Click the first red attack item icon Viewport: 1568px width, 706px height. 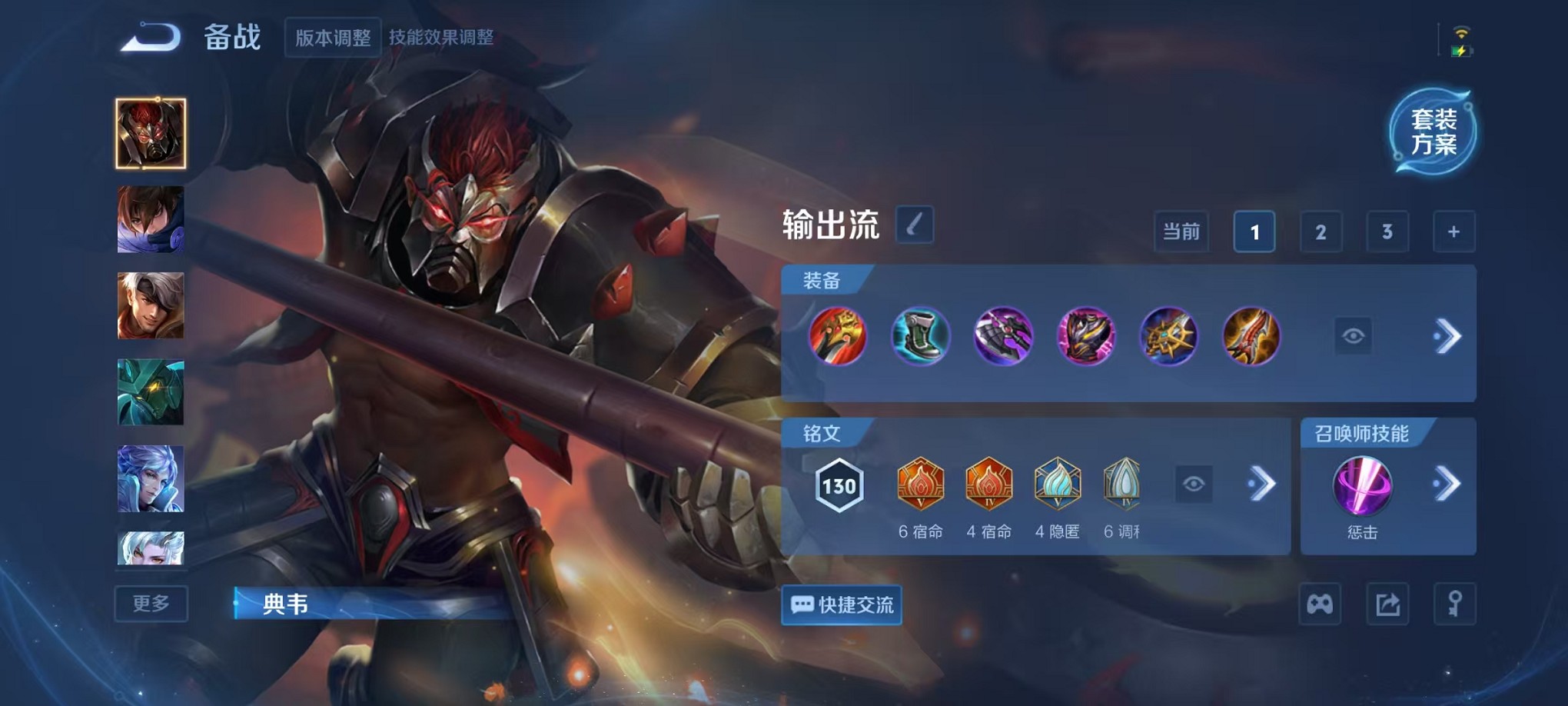[x=838, y=336]
